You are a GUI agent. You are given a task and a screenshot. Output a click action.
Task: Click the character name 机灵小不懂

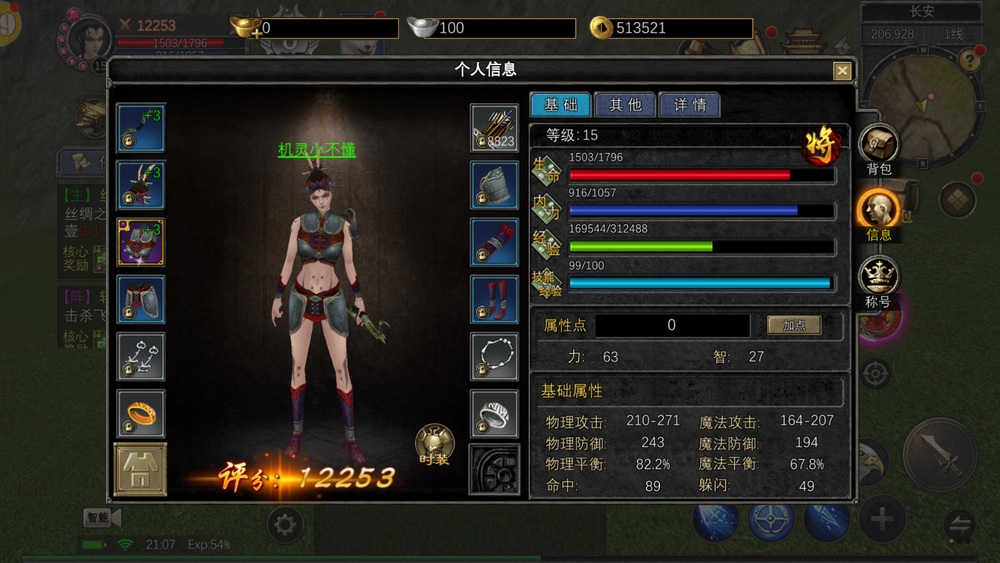pos(317,150)
